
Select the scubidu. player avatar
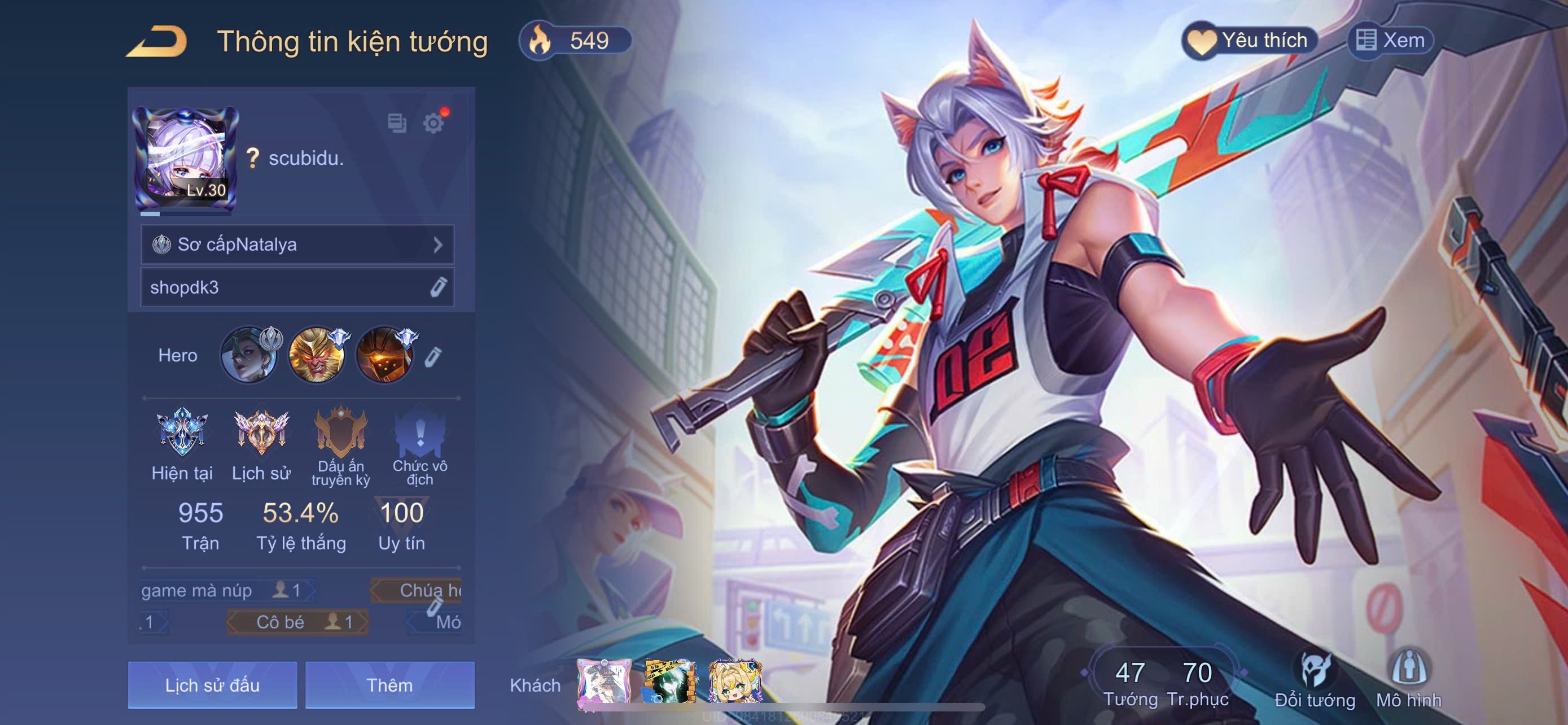[x=185, y=158]
